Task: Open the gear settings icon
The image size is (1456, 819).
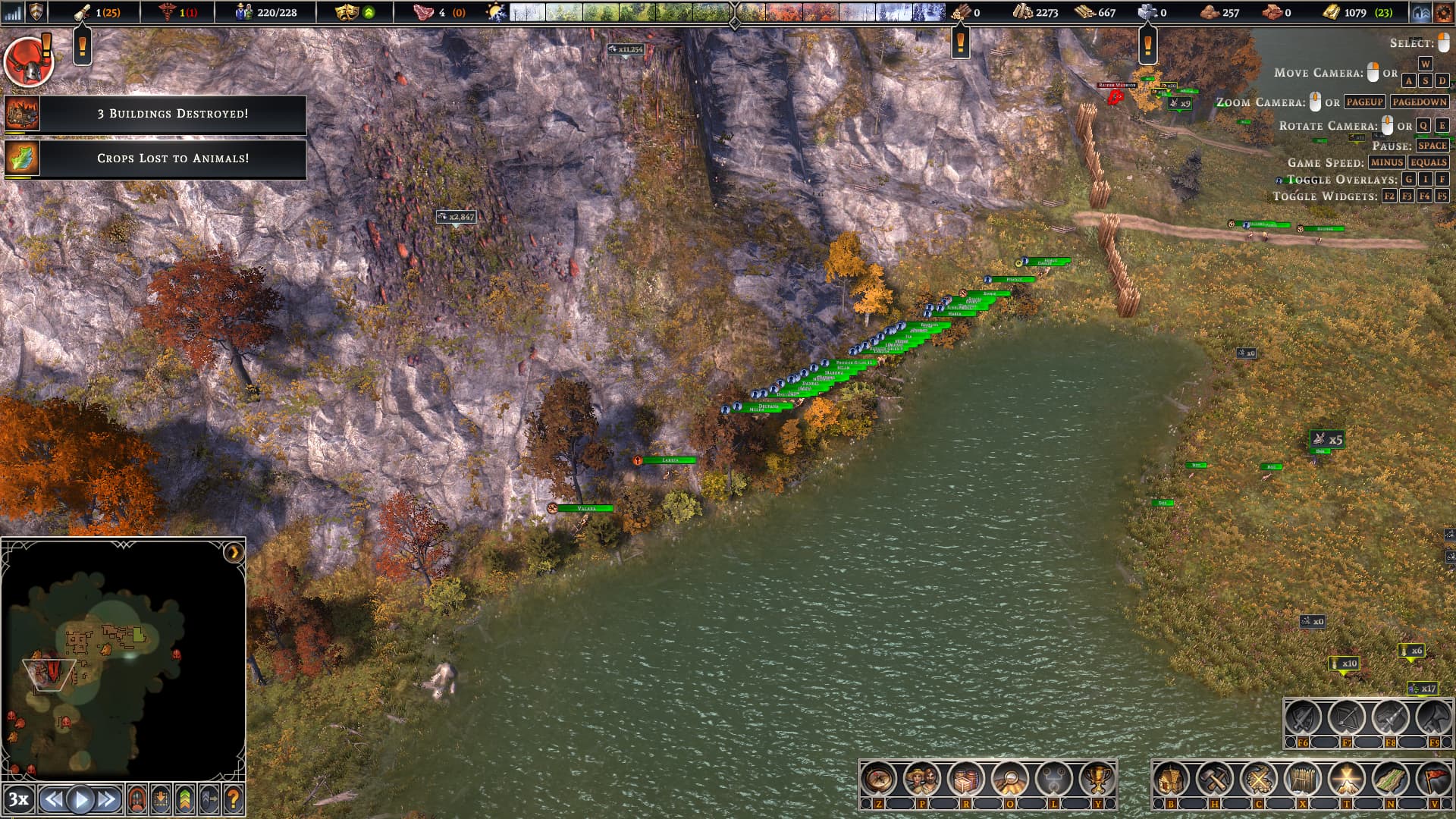Action: tap(1443, 12)
